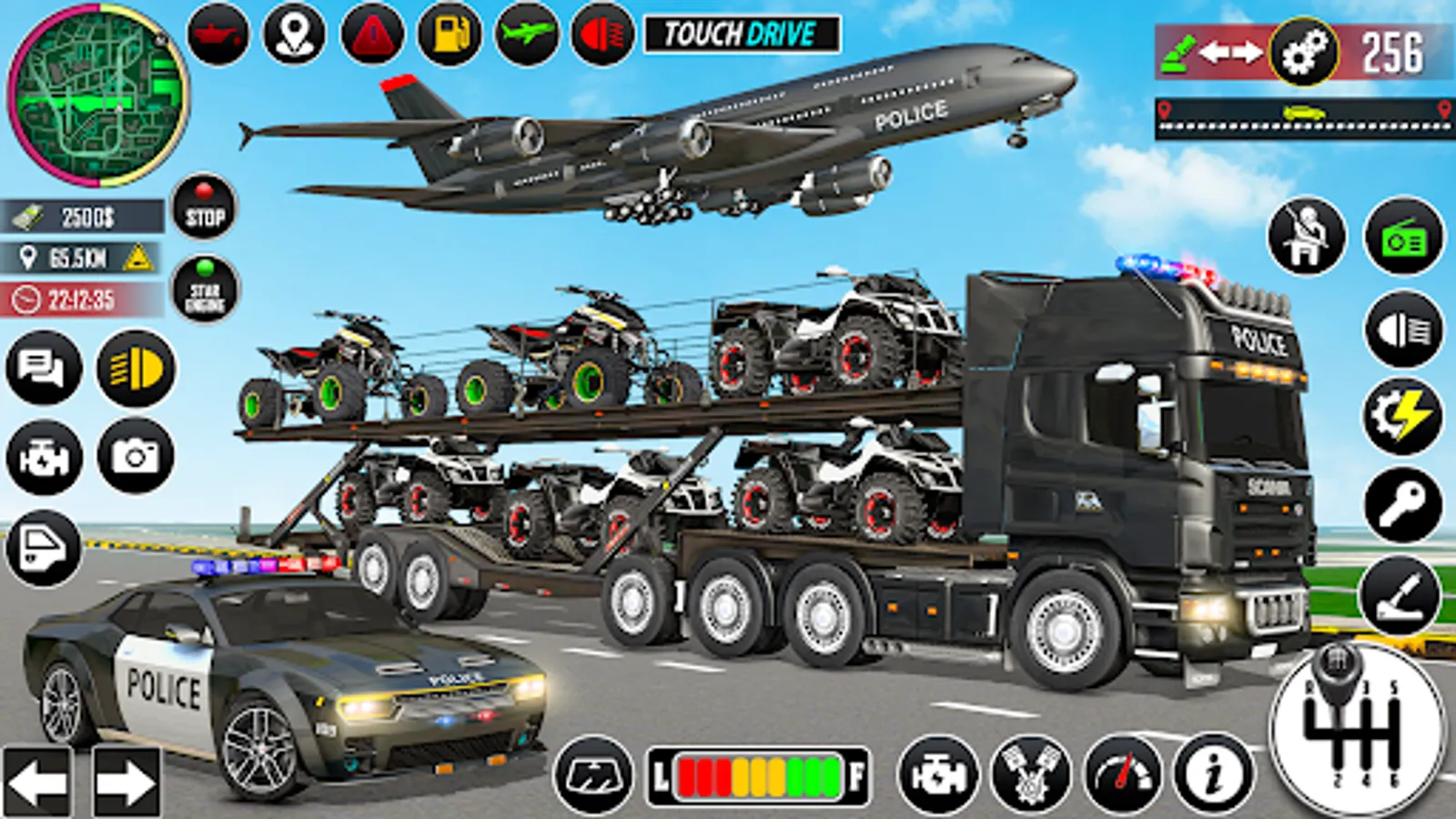
Task: Toggle the headlights on
Action: (134, 367)
